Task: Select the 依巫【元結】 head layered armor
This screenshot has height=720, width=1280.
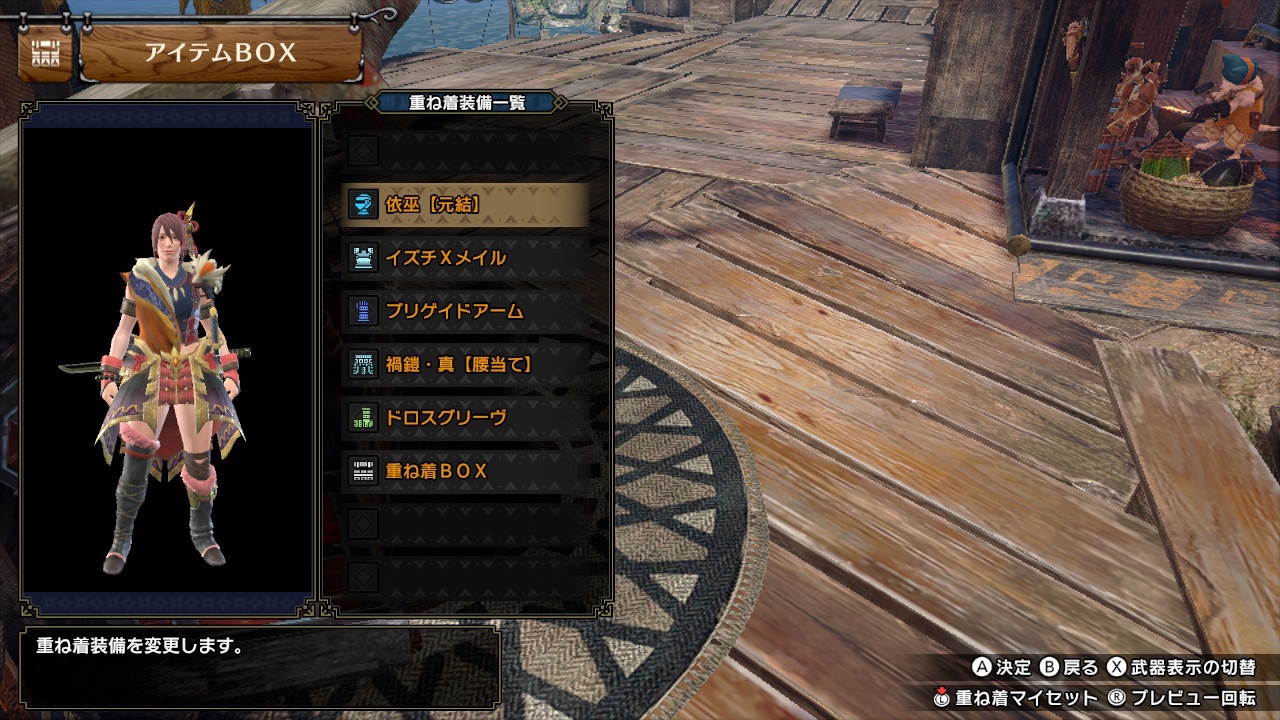Action: tap(465, 205)
